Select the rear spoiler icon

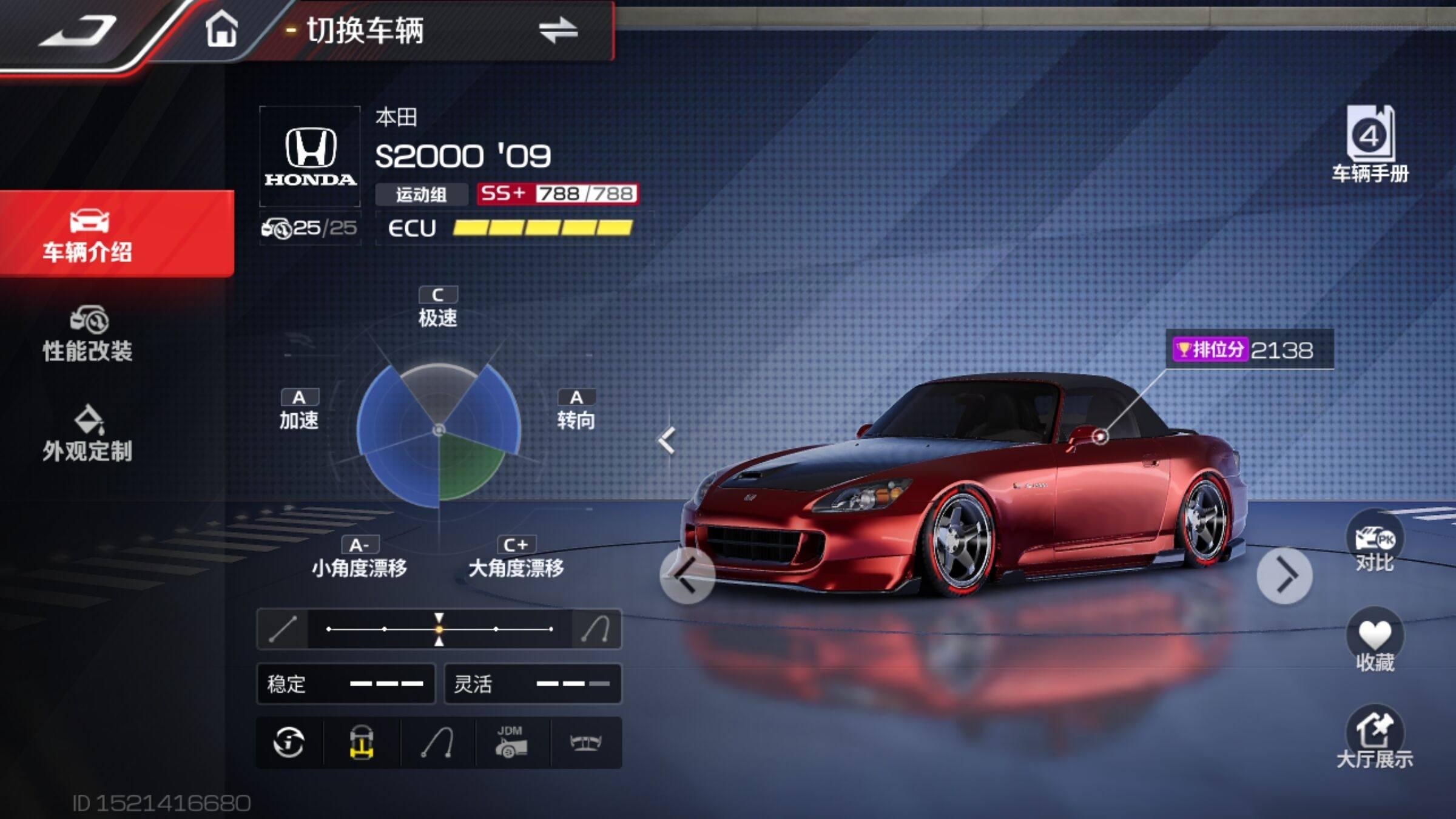pyautogui.click(x=585, y=743)
